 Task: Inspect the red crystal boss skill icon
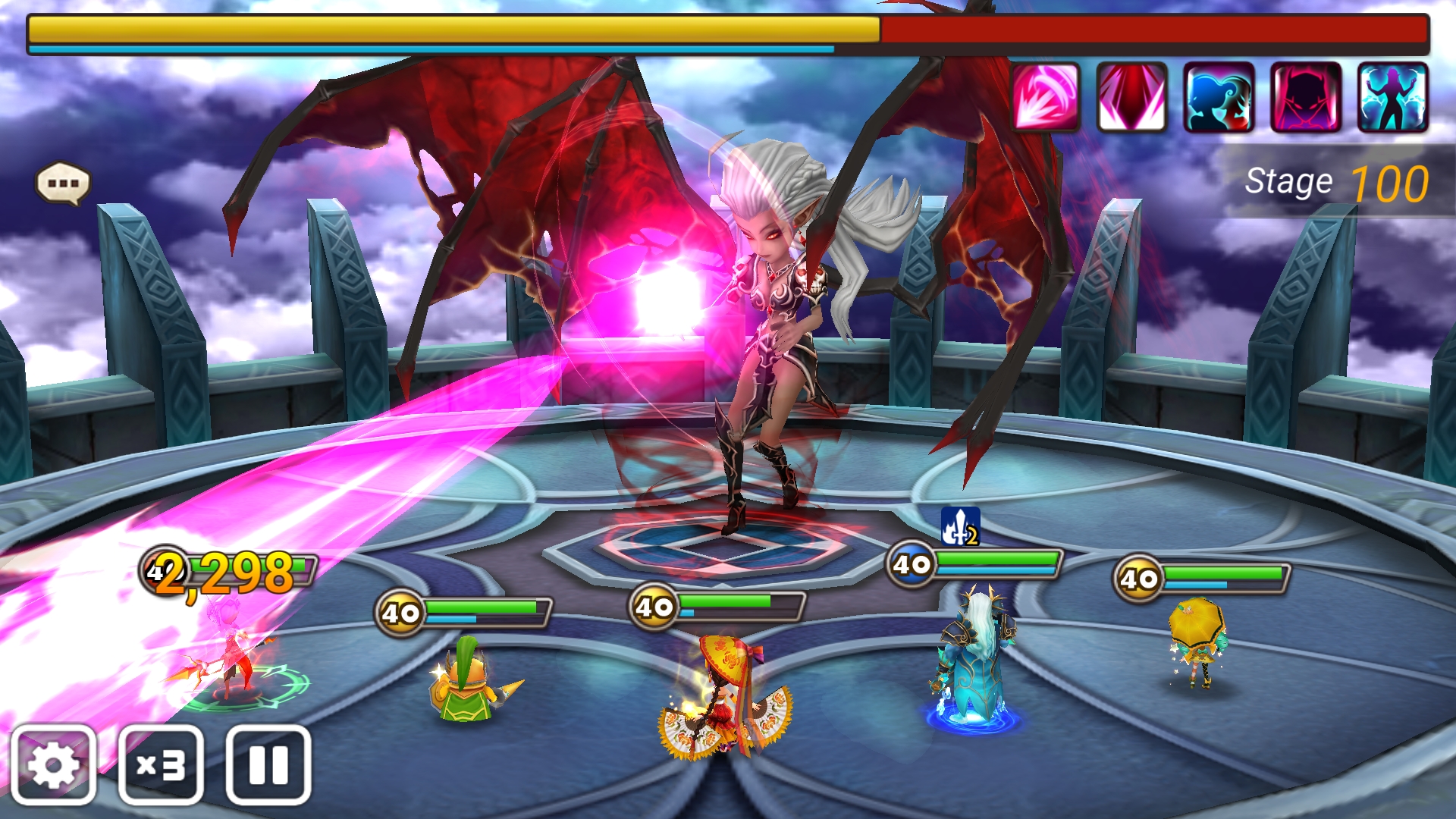point(1131,97)
